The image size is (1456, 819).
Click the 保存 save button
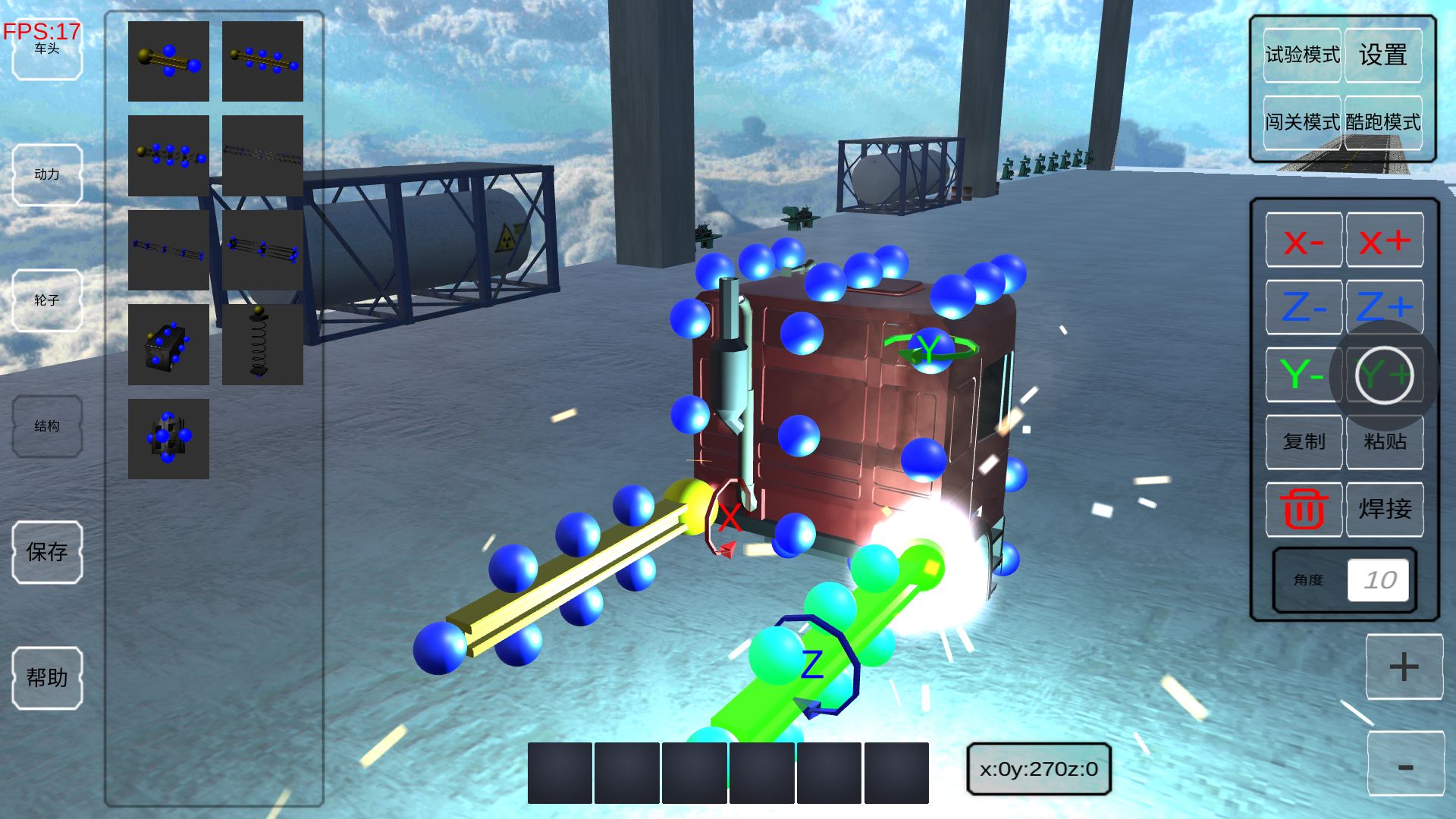click(x=47, y=552)
